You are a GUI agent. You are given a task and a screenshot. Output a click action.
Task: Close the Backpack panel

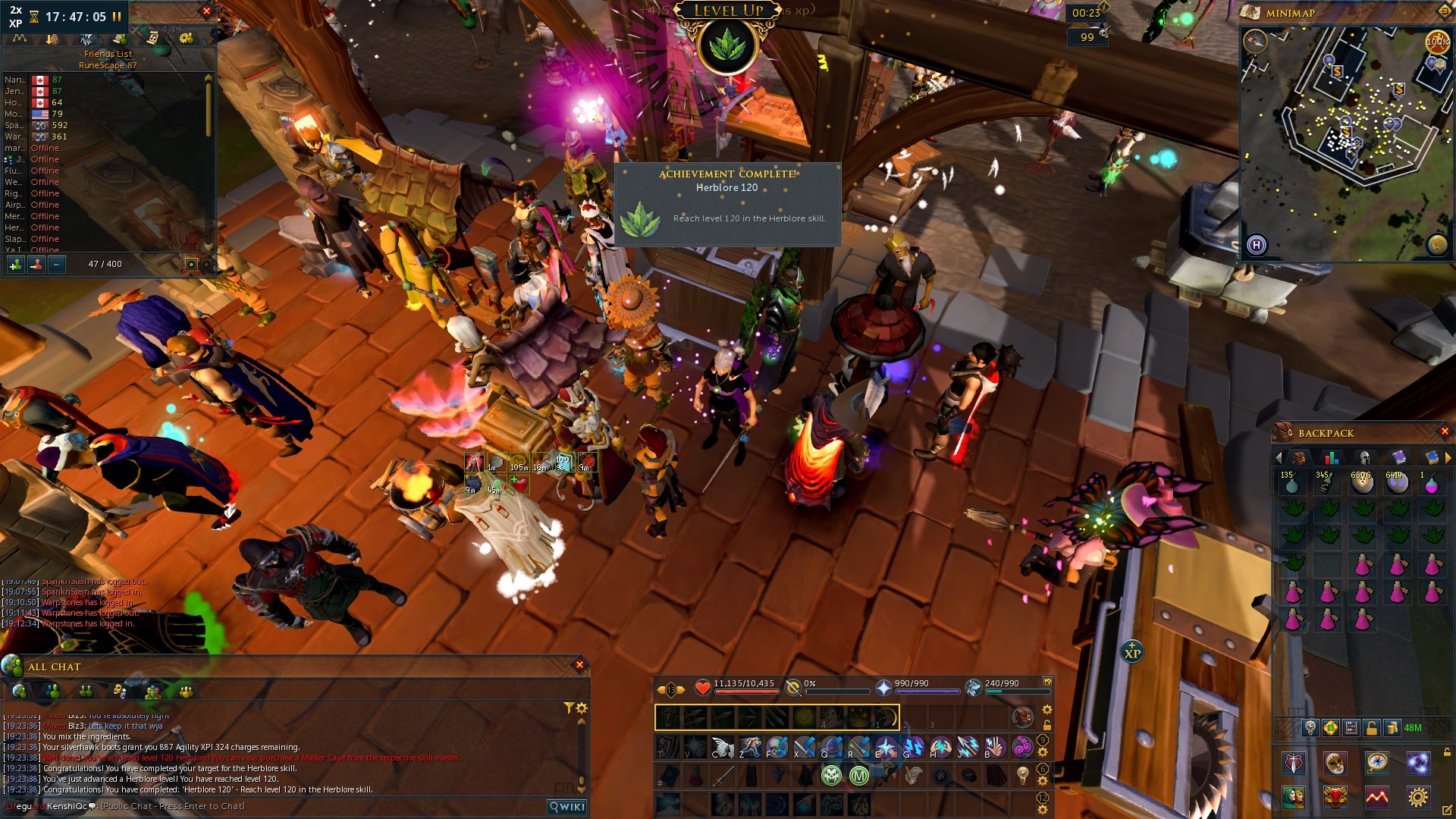[x=1445, y=431]
